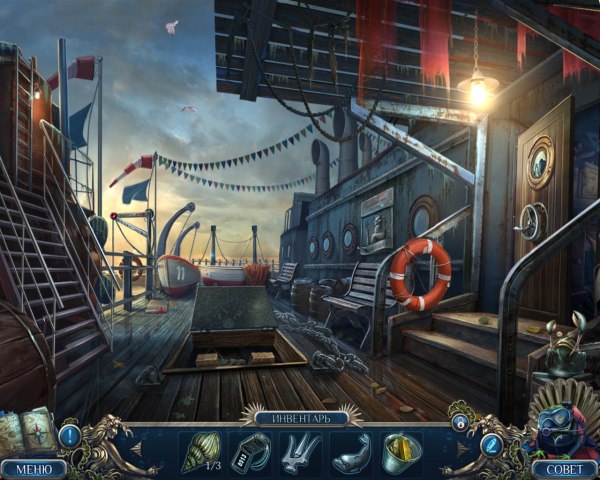The width and height of the screenshot is (600, 480).
Task: Open the МЕНЮ button
Action: click(34, 468)
